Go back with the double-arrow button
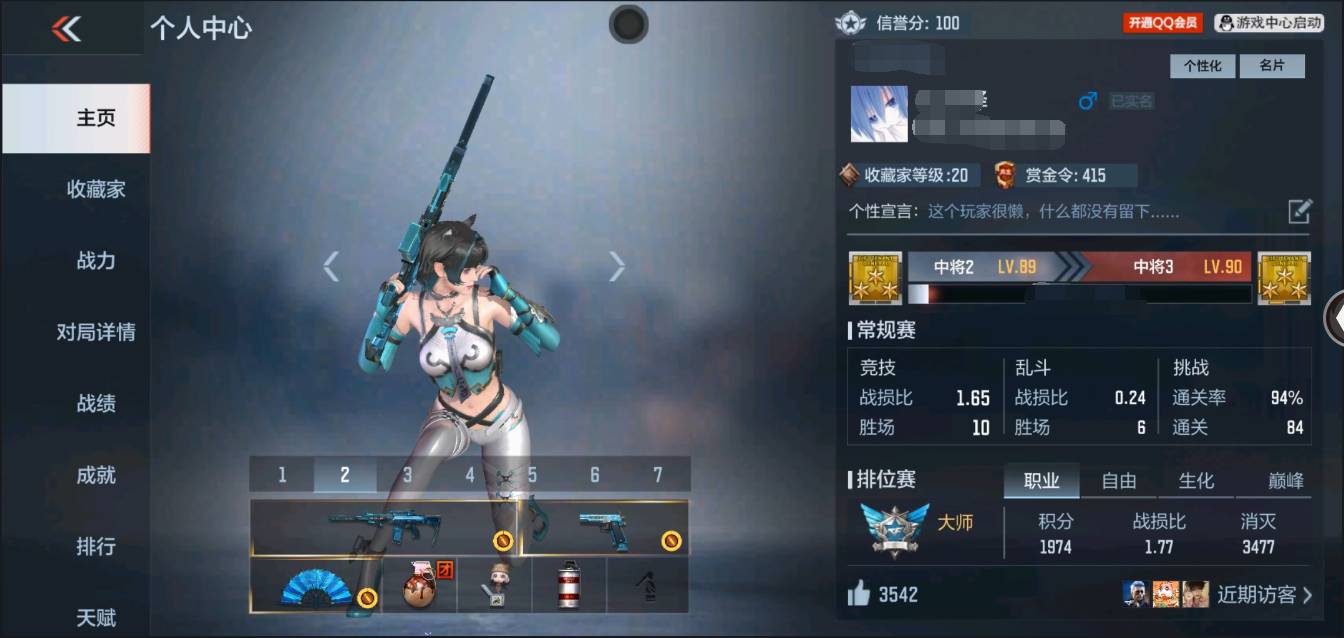The image size is (1344, 638). click(x=67, y=29)
